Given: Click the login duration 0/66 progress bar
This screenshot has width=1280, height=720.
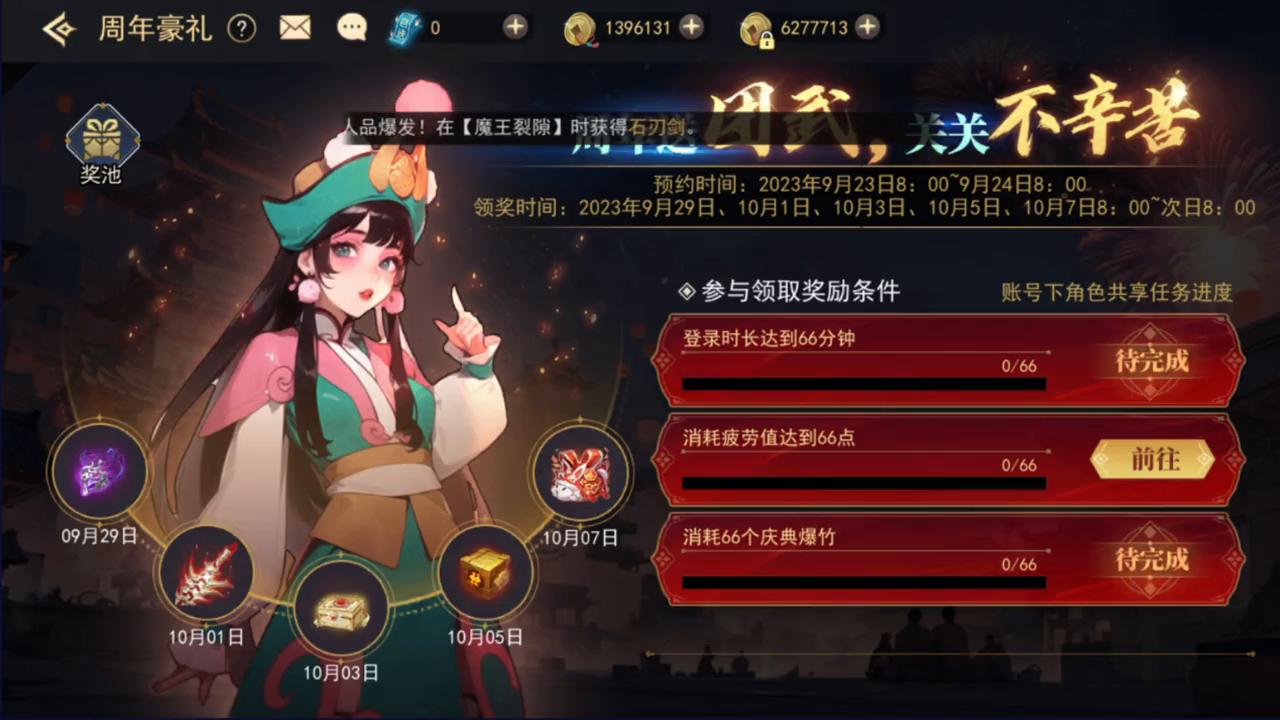Looking at the screenshot, I should point(862,383).
